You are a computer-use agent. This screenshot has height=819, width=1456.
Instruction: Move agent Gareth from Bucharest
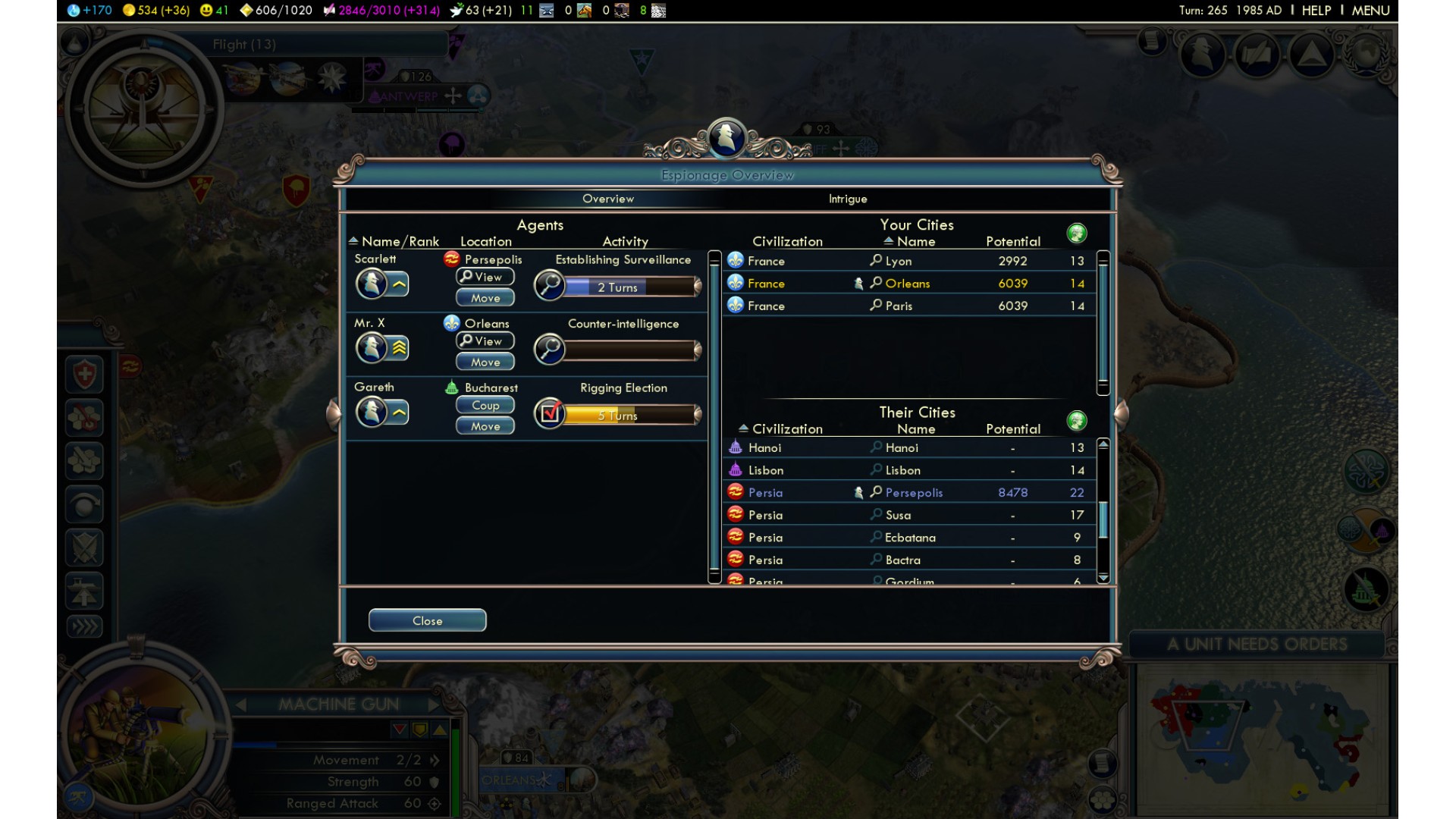click(485, 426)
